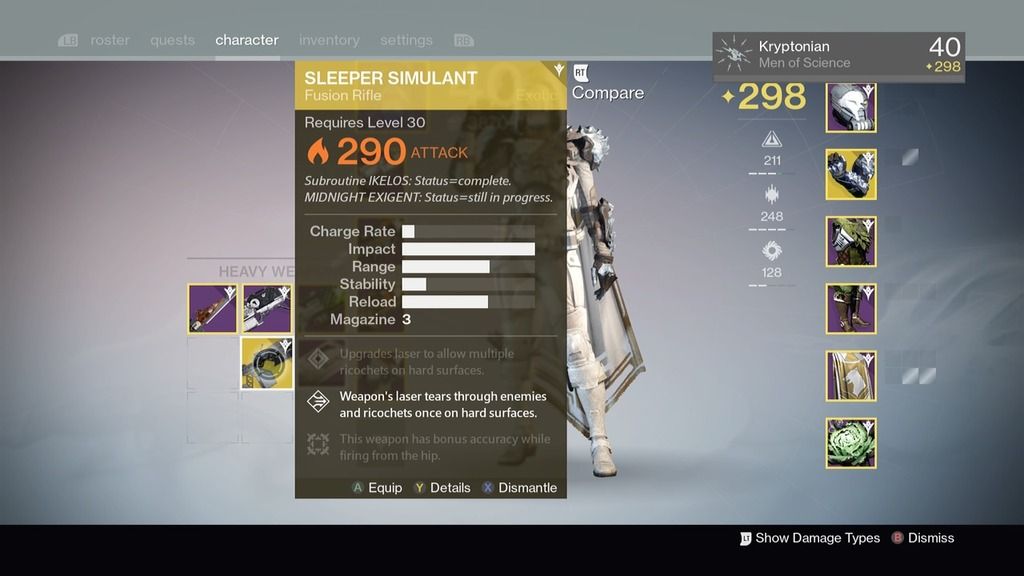Select the equipped helmet slot

coord(851,107)
